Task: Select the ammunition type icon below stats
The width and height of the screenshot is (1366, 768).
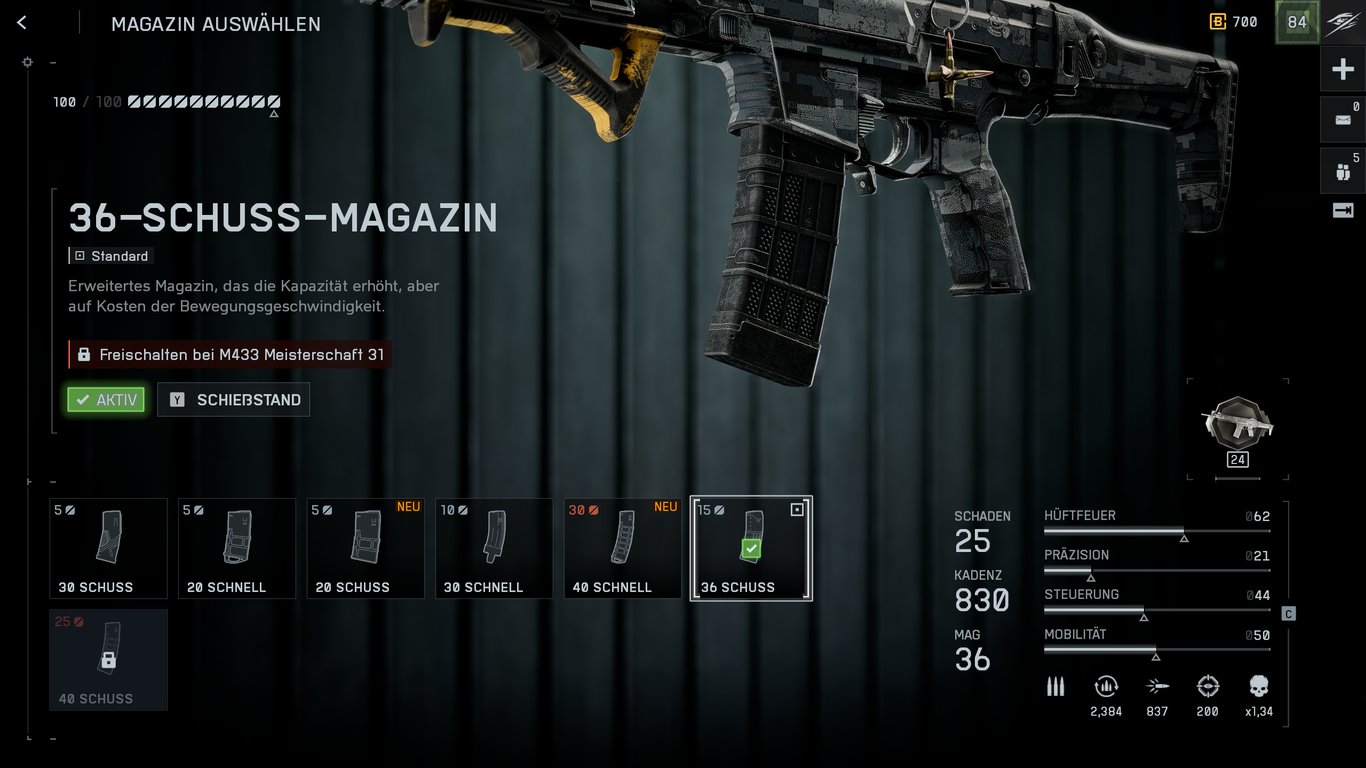Action: tap(1055, 686)
